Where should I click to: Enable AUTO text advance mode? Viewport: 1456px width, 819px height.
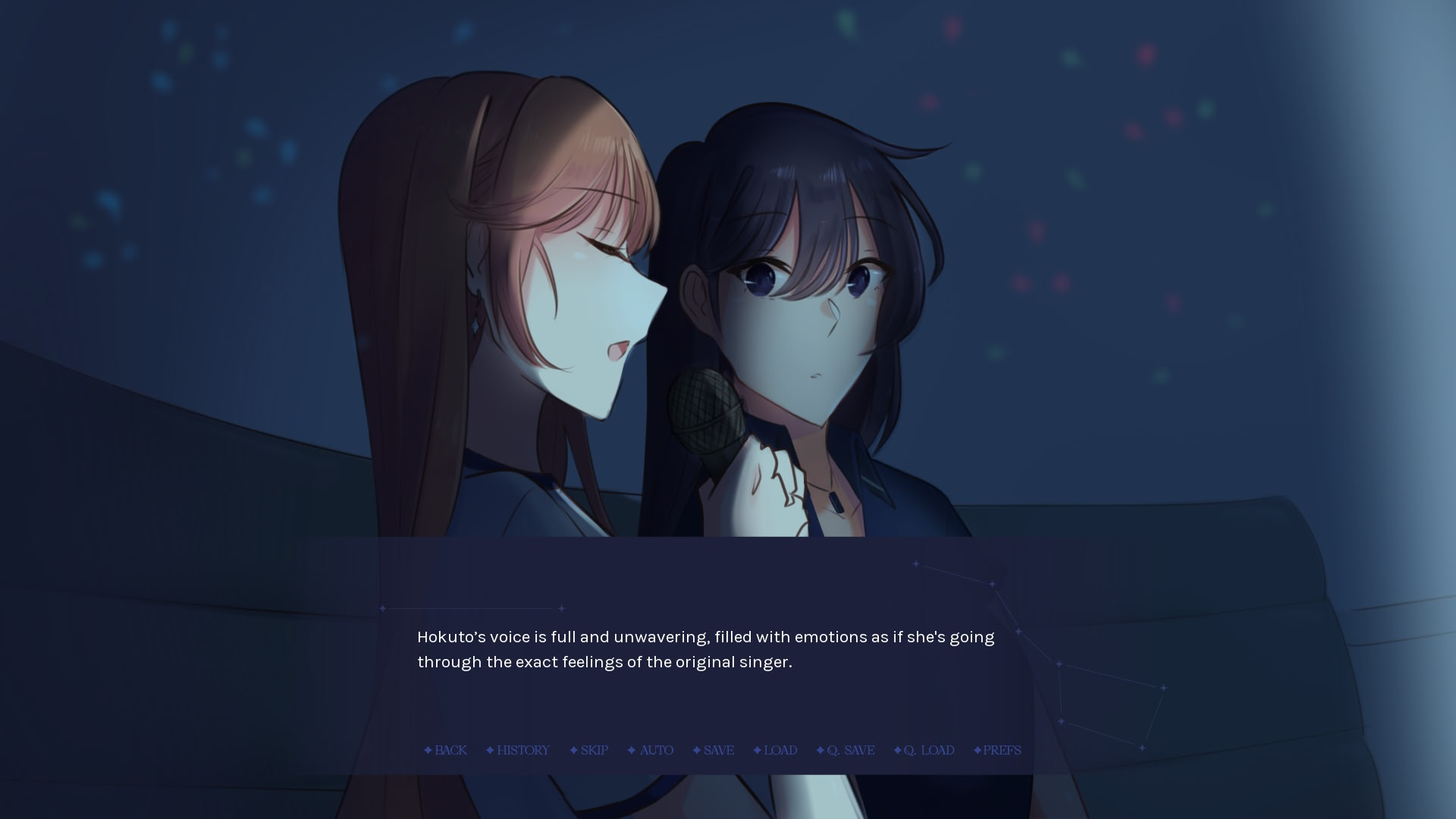click(x=656, y=750)
